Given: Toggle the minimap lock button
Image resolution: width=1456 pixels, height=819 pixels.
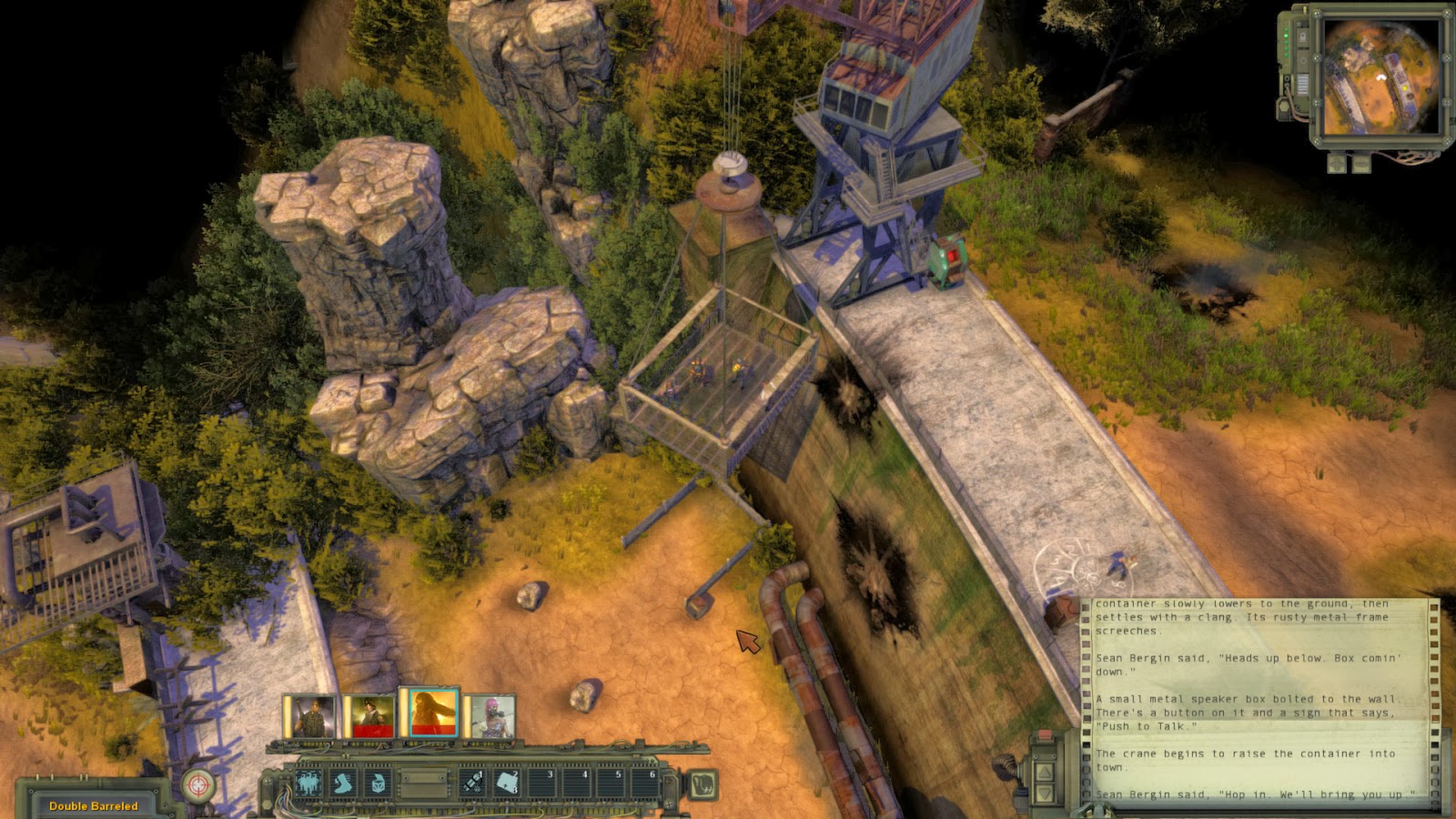Looking at the screenshot, I should (x=1303, y=38).
